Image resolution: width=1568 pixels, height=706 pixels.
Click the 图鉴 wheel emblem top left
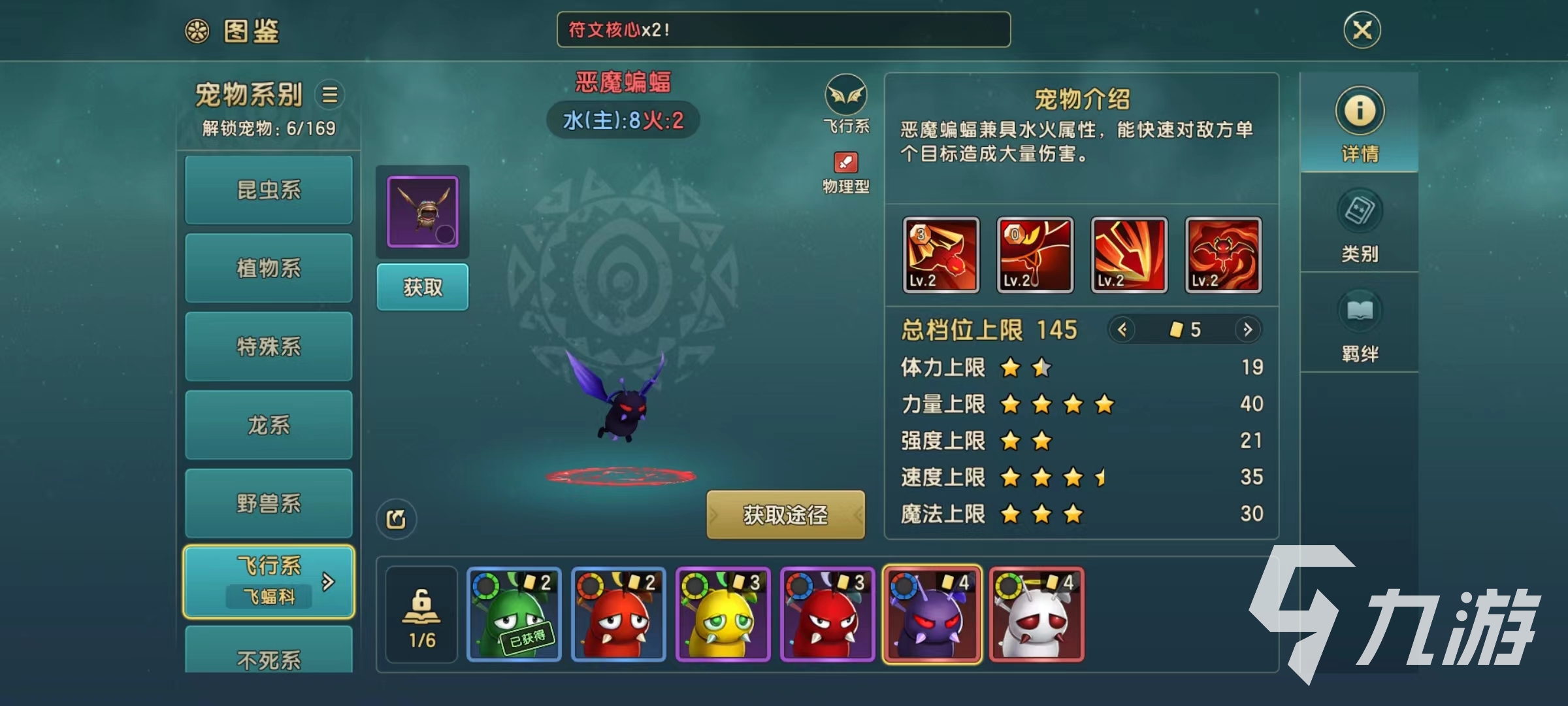pos(197,30)
